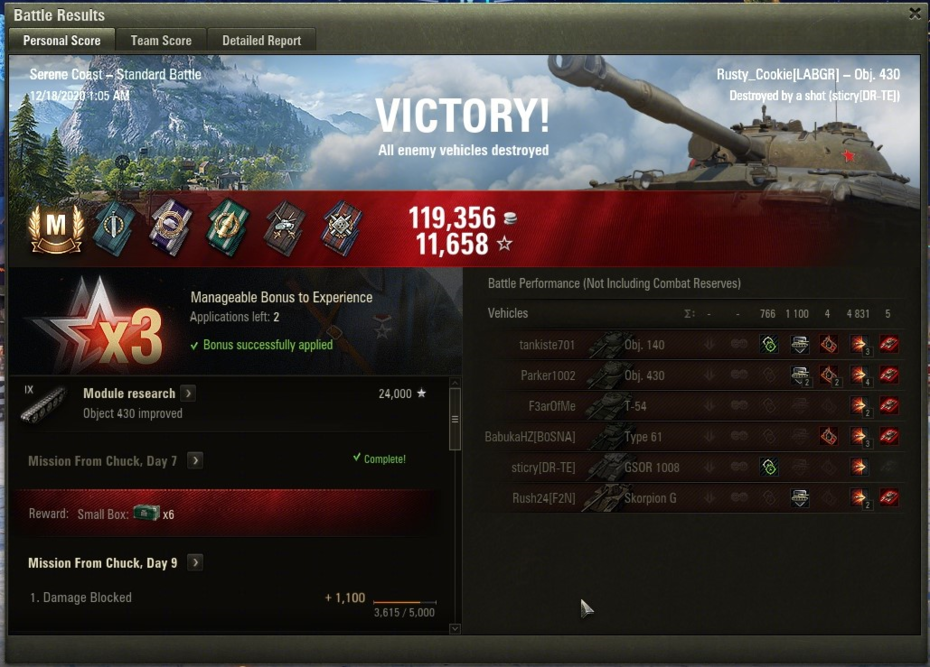Close the Battle Results window
The height and width of the screenshot is (667, 930).
[x=914, y=13]
